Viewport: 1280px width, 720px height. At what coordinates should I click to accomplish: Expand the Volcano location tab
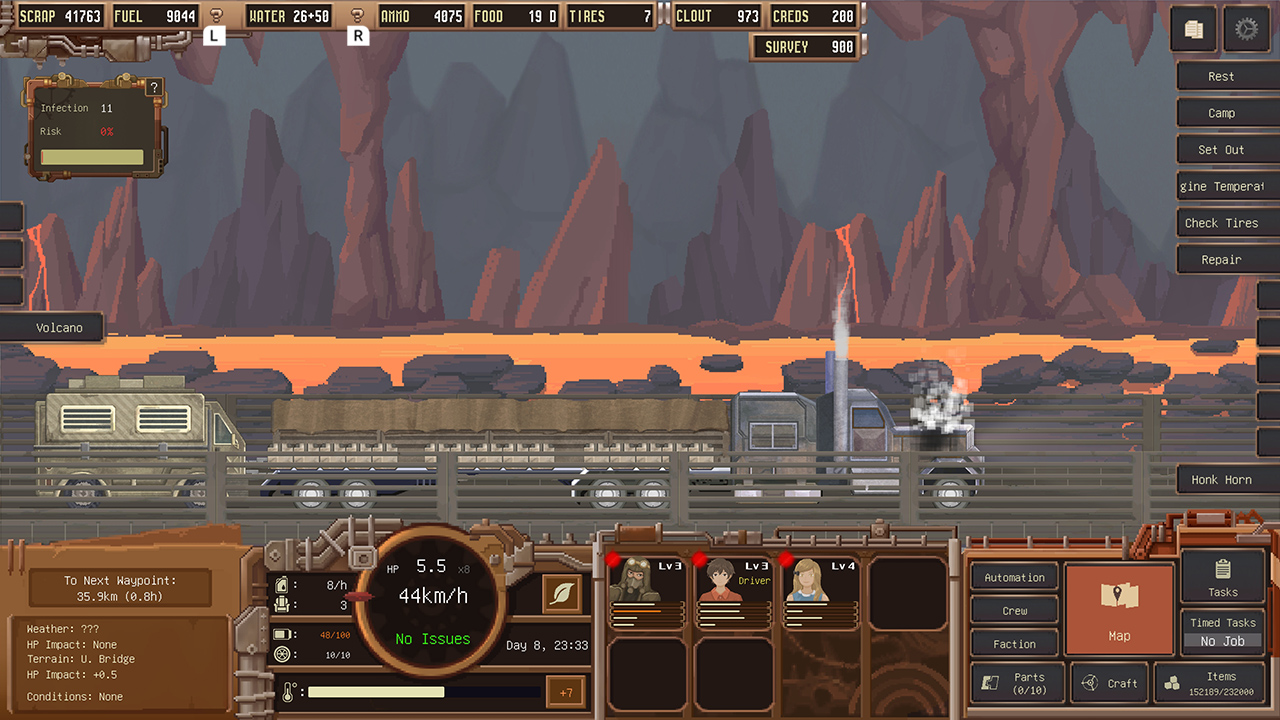(x=58, y=327)
